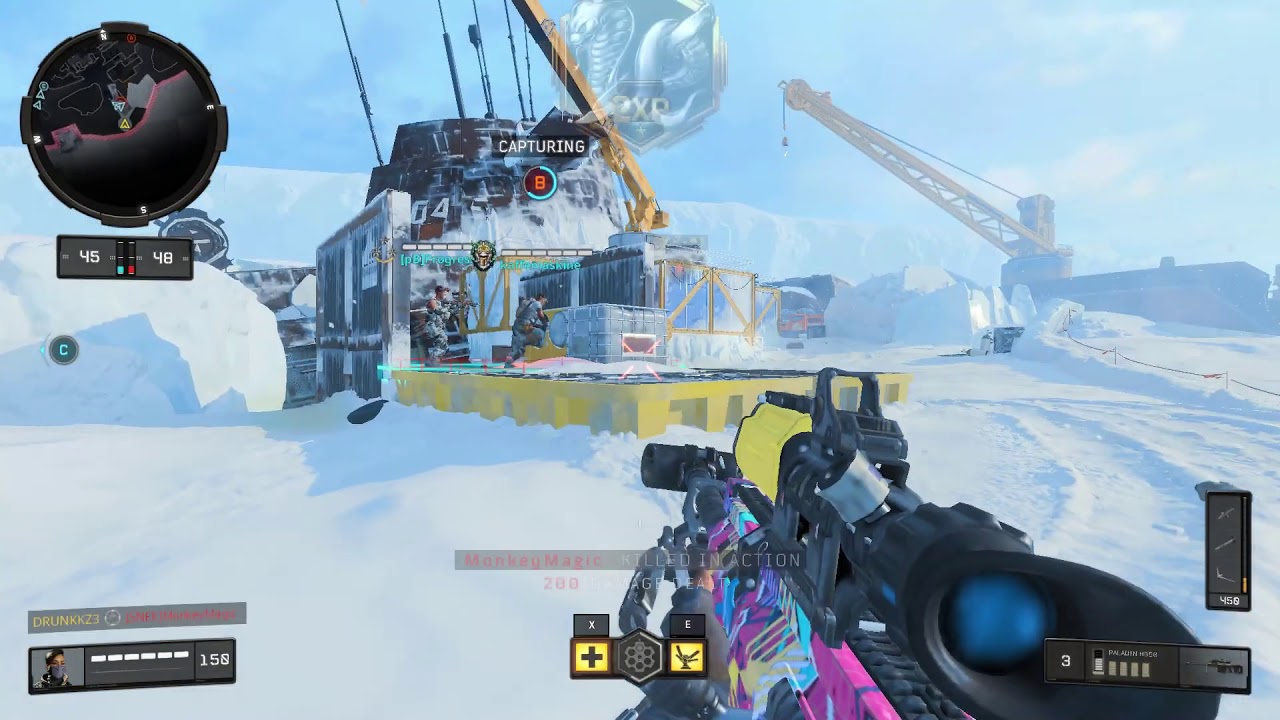The image size is (1280, 720).
Task: Toggle the X equipment keybind label
Action: tap(590, 625)
